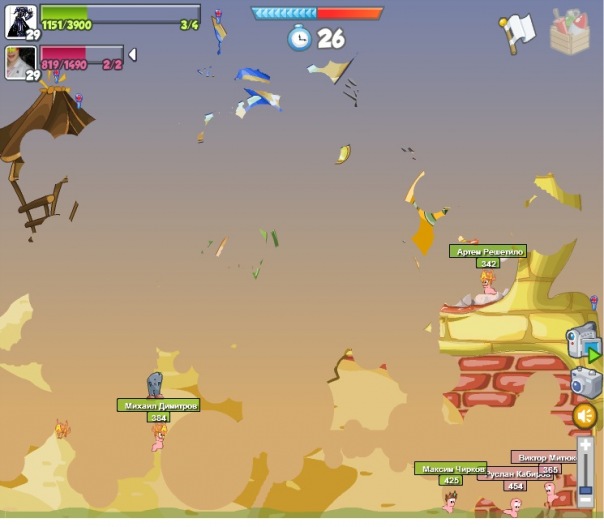Image resolution: width=604 pixels, height=527 pixels.
Task: Select the red team player avatar
Action: 21,60
